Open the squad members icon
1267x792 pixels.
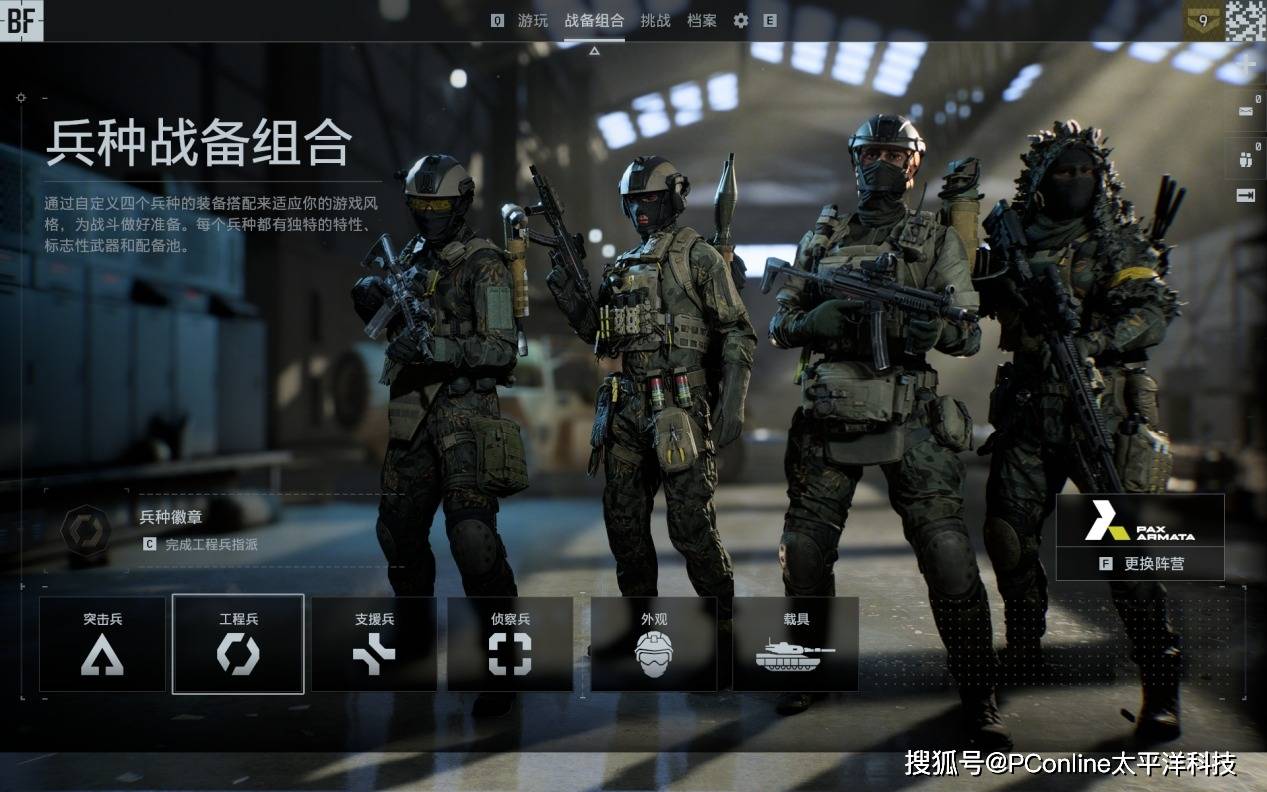click(1246, 158)
